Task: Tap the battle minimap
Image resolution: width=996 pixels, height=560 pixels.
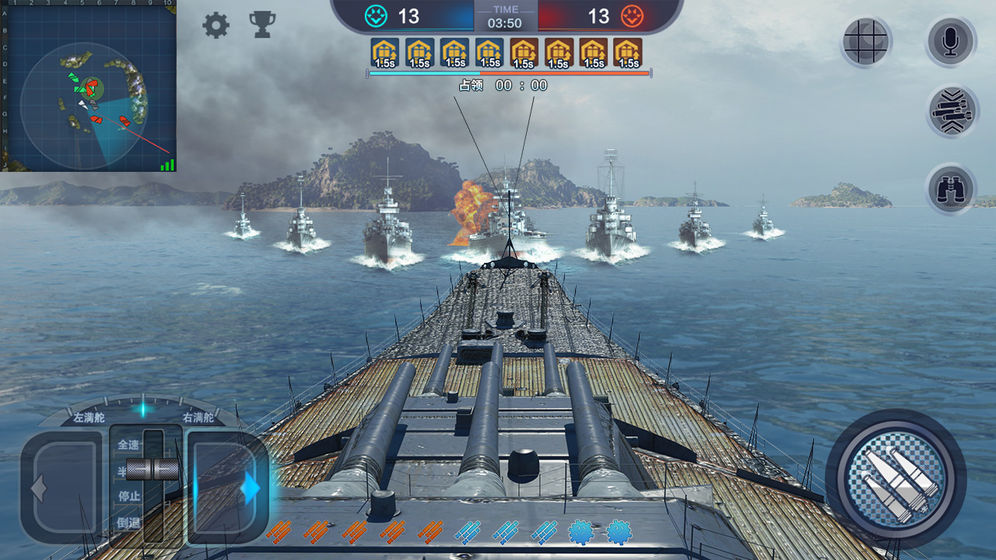Action: click(x=88, y=86)
